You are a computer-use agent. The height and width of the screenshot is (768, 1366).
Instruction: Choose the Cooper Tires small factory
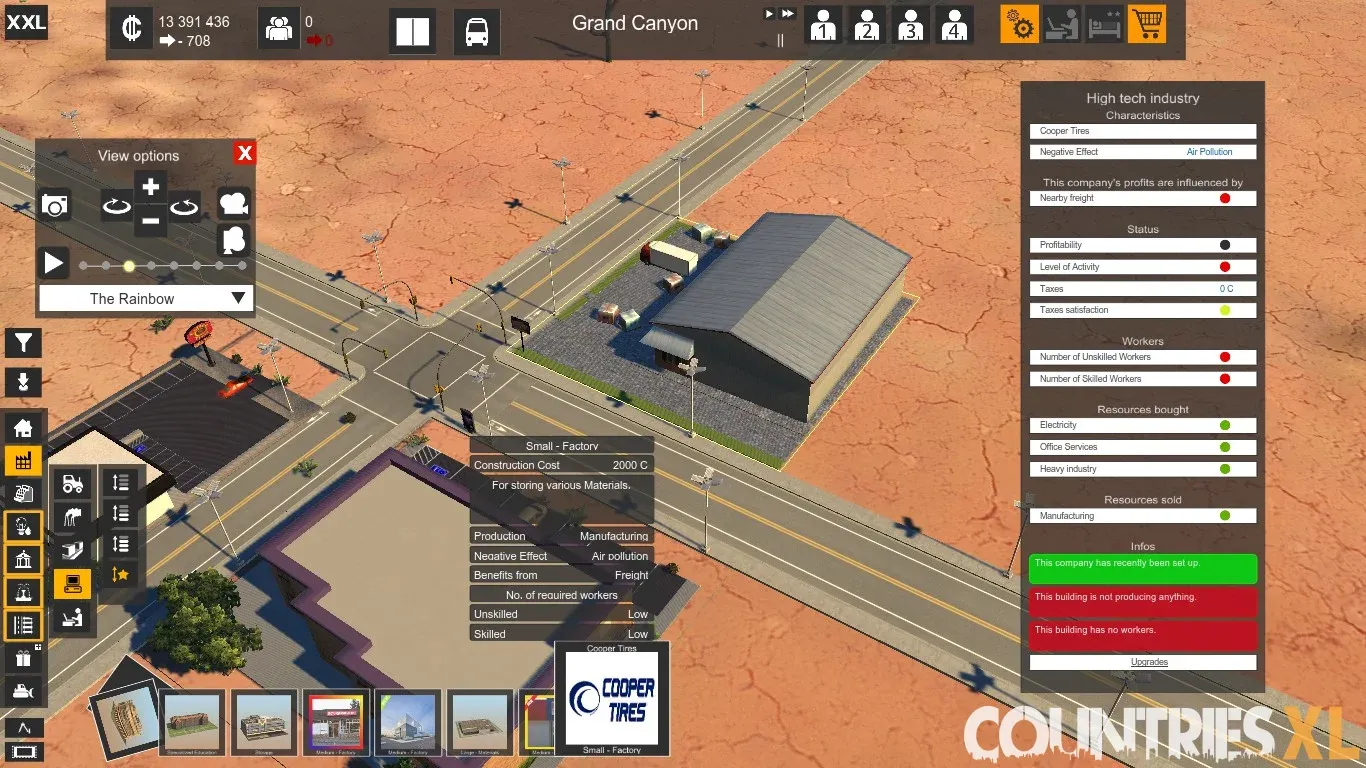(612, 699)
